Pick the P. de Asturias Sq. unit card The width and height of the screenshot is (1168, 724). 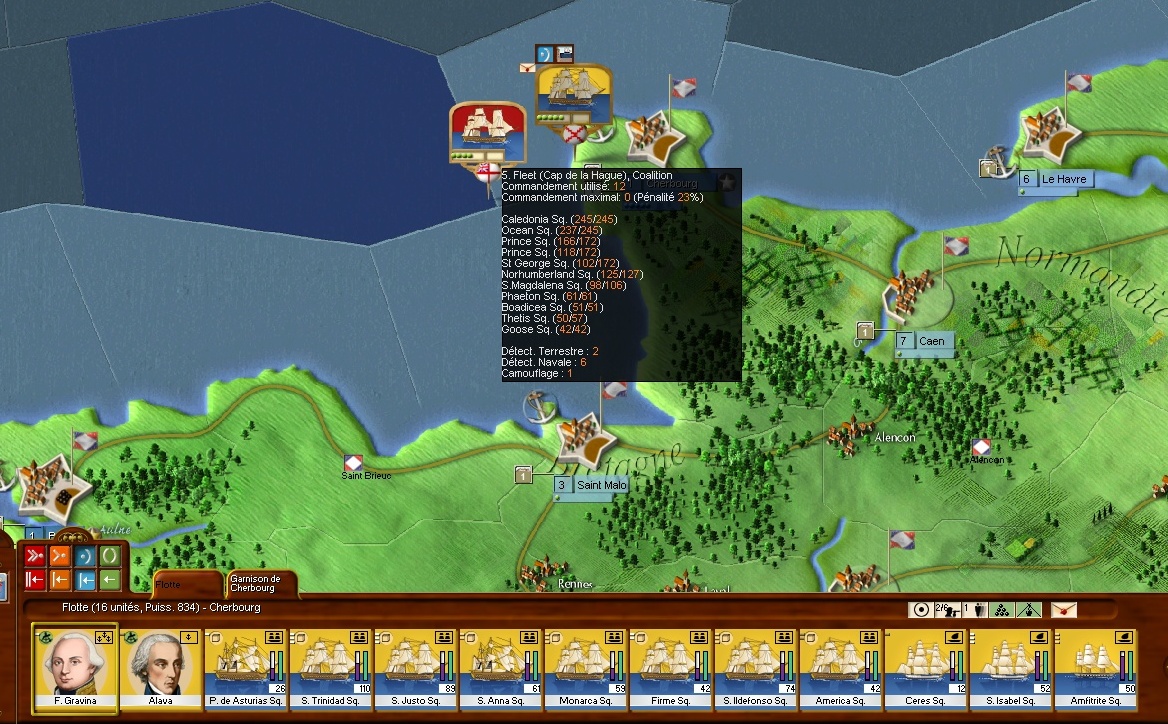[246, 668]
